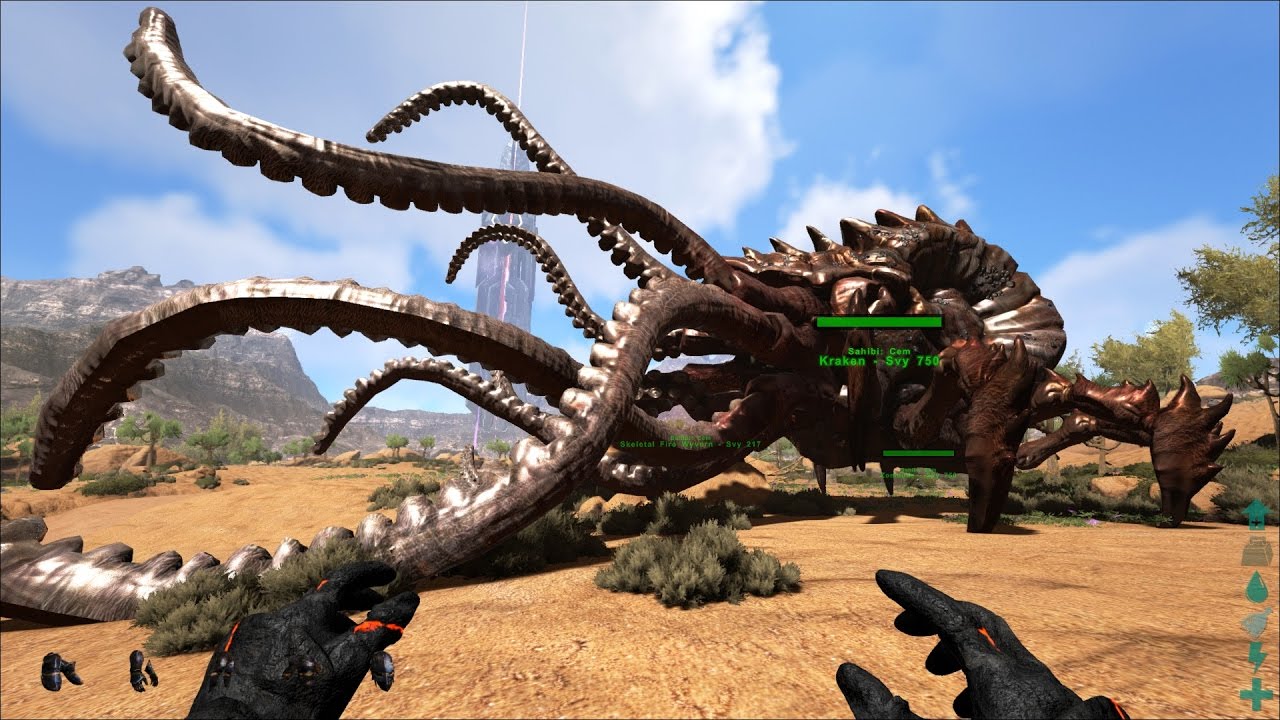The width and height of the screenshot is (1280, 720).
Task: Select the equipped gauntlets armor icon
Action: (142, 670)
